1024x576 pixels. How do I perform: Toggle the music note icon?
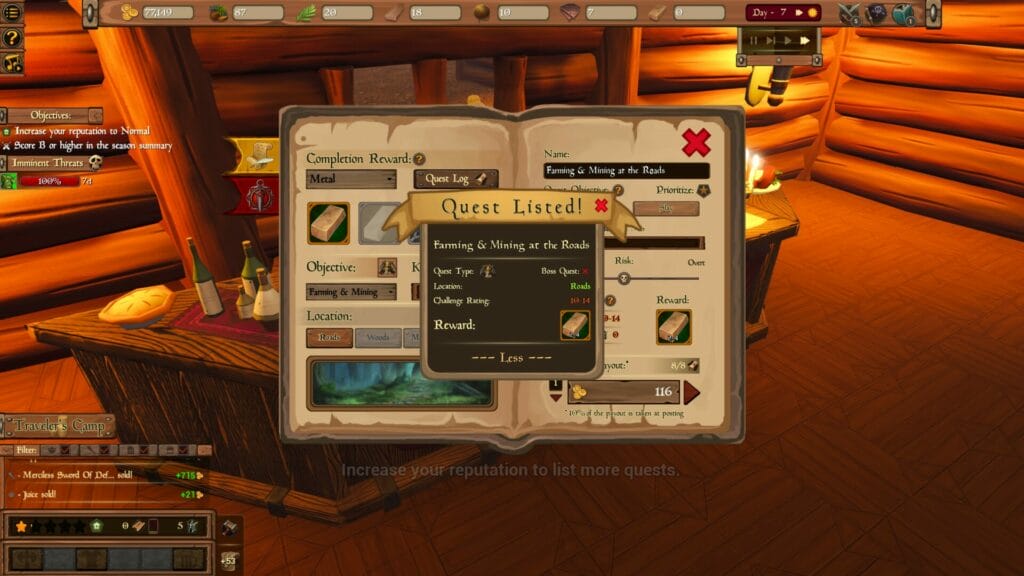[x=13, y=62]
